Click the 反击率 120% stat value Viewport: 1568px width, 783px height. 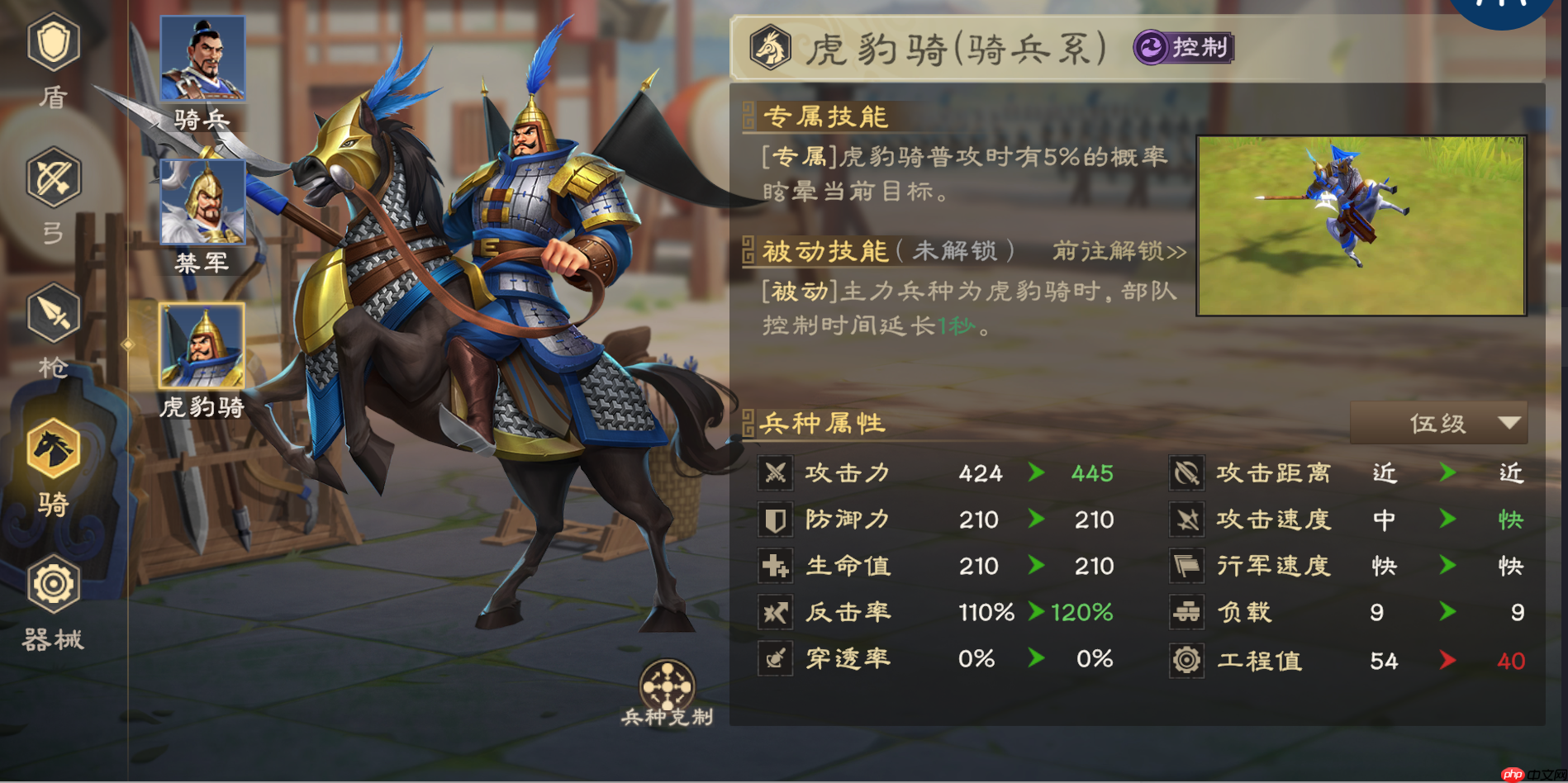(1080, 613)
